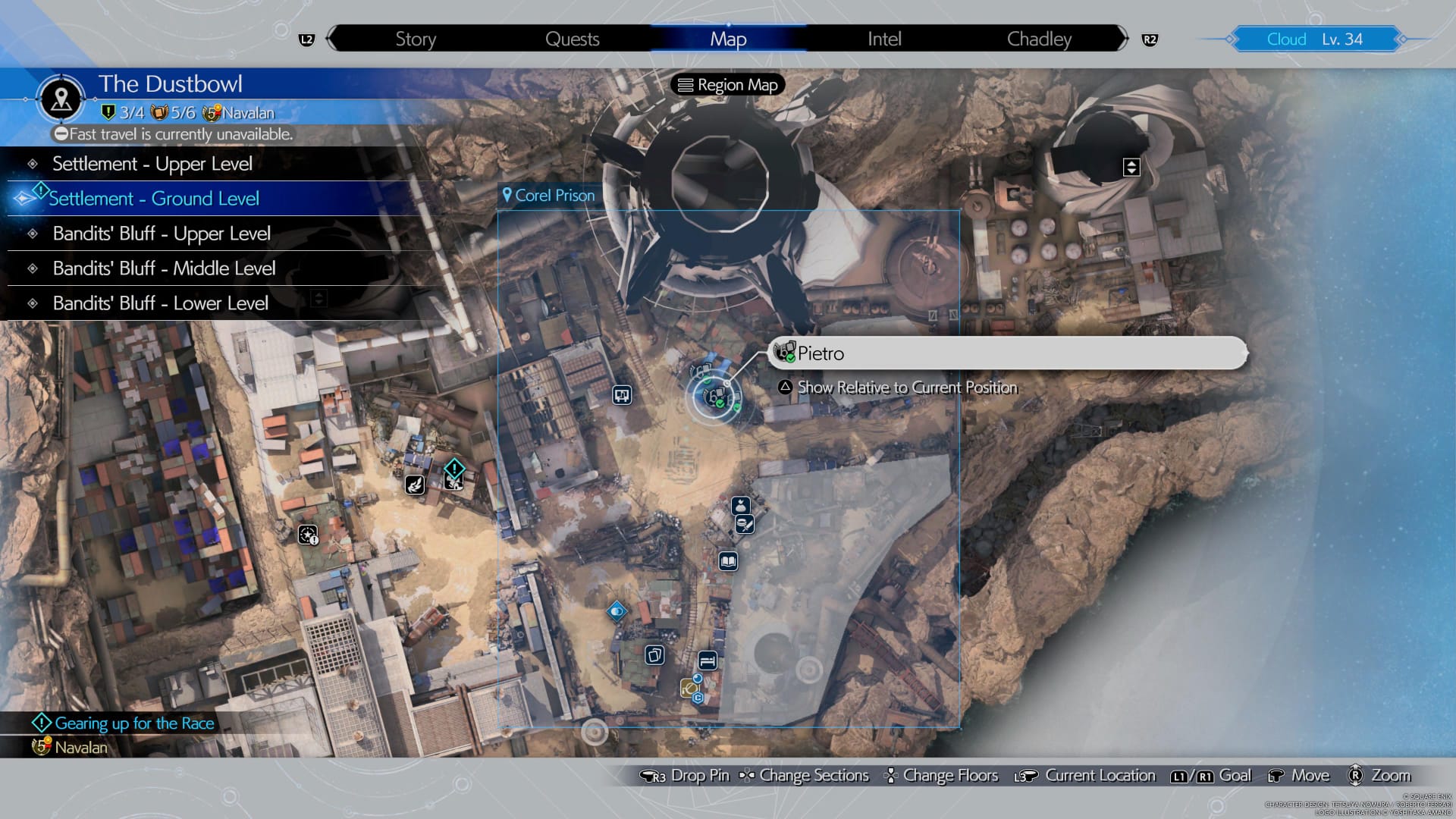Select Settlement - Upper Level from the list
The width and height of the screenshot is (1456, 819).
(152, 163)
